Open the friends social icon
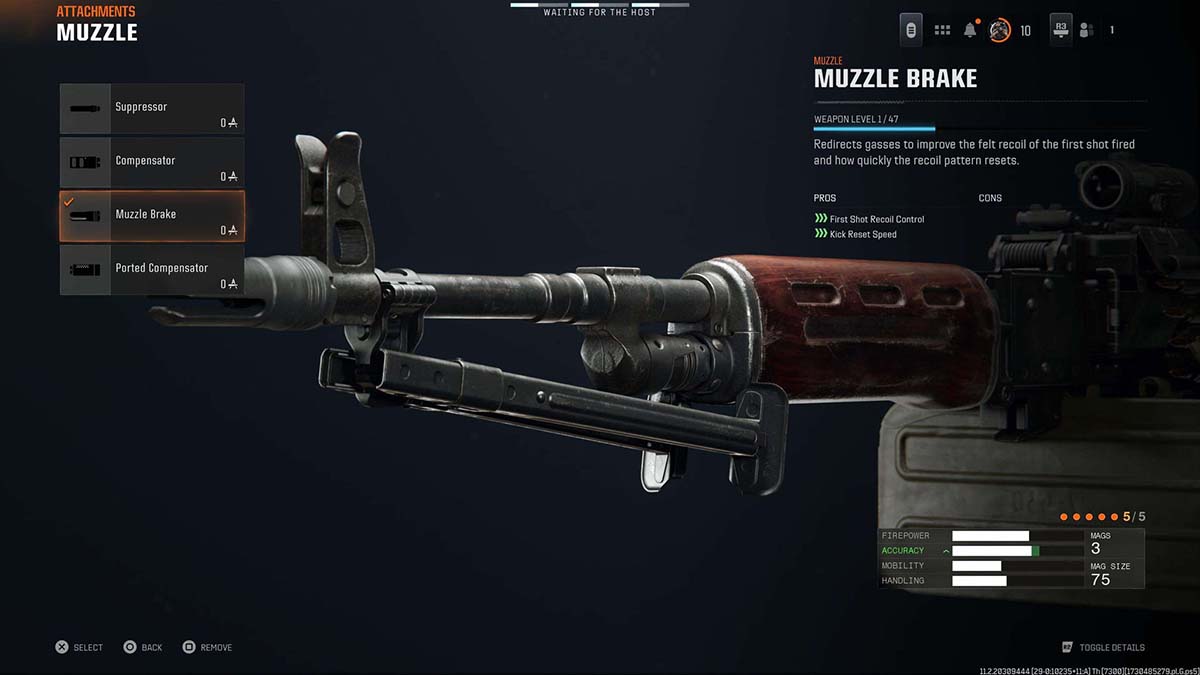 (x=1086, y=30)
